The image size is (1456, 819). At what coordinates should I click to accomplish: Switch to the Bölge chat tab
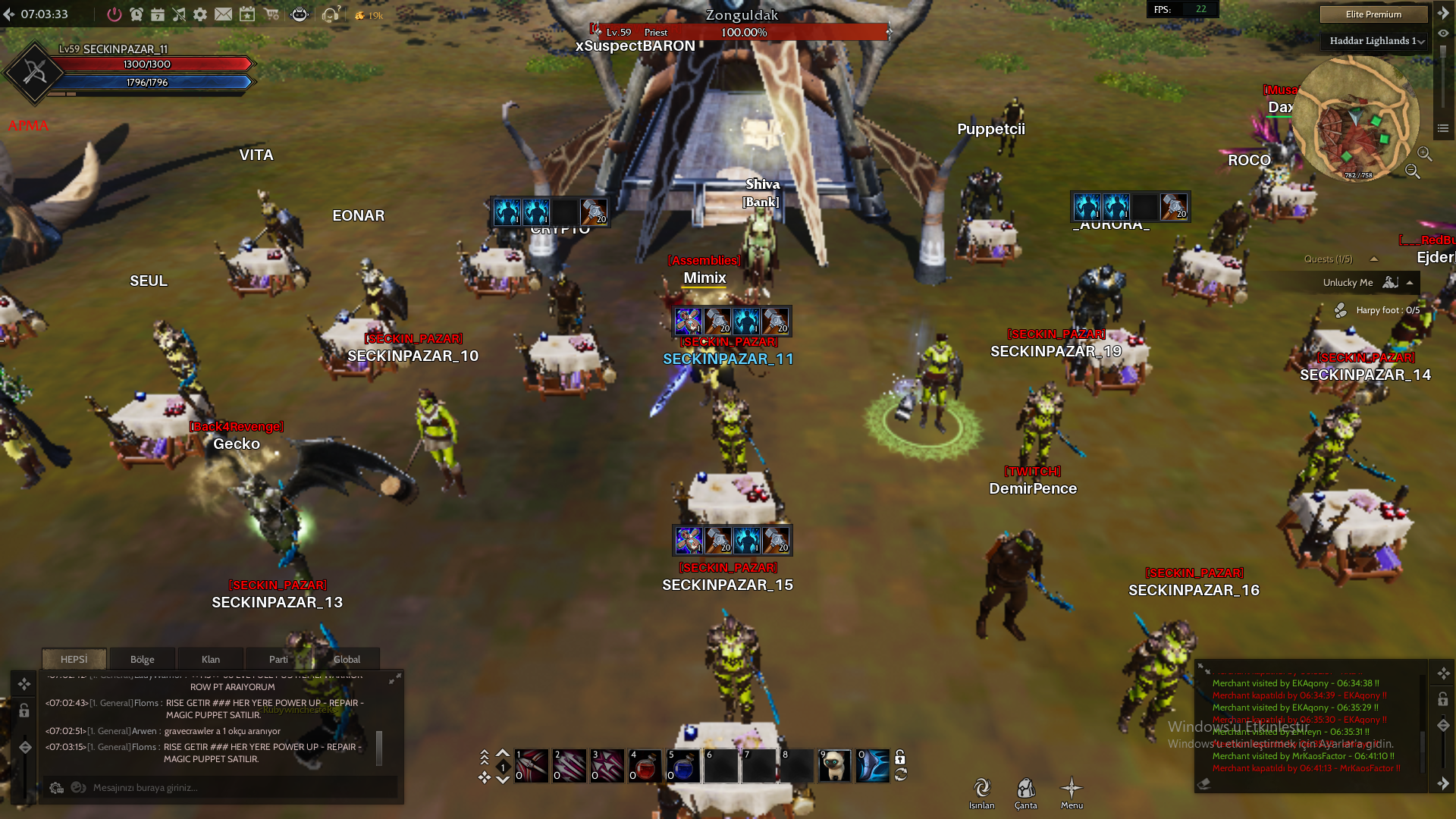point(143,659)
